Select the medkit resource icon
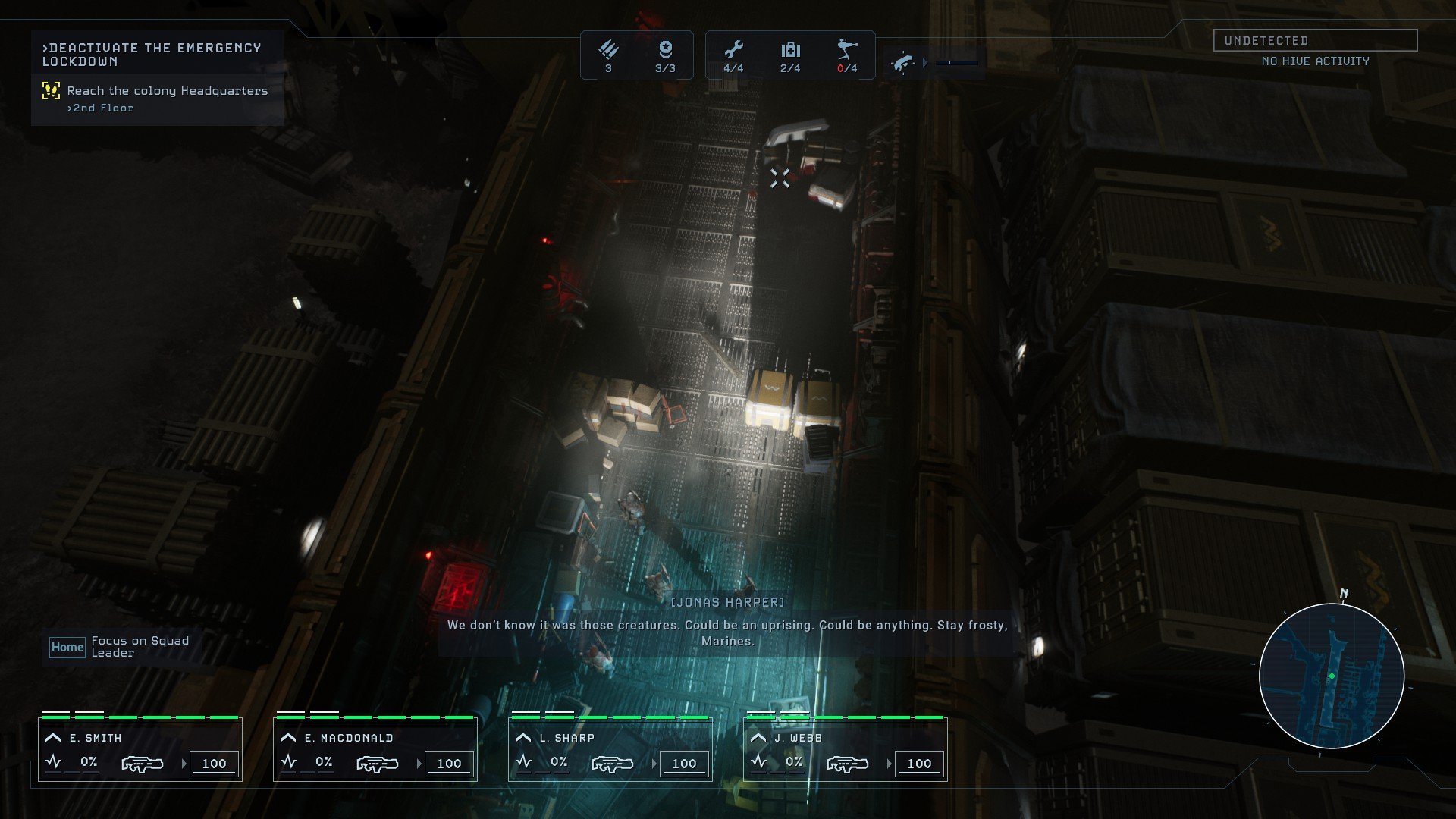The height and width of the screenshot is (819, 1456). pos(790,51)
